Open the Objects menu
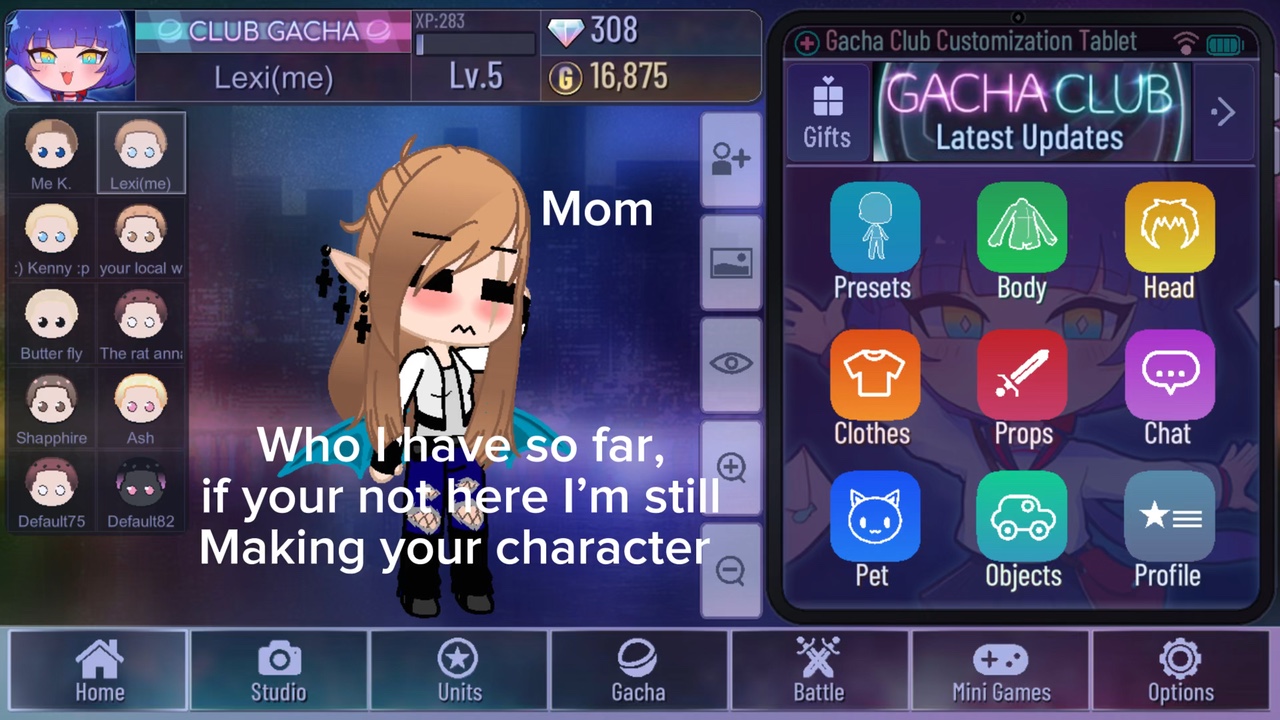The height and width of the screenshot is (720, 1280). click(1021, 530)
